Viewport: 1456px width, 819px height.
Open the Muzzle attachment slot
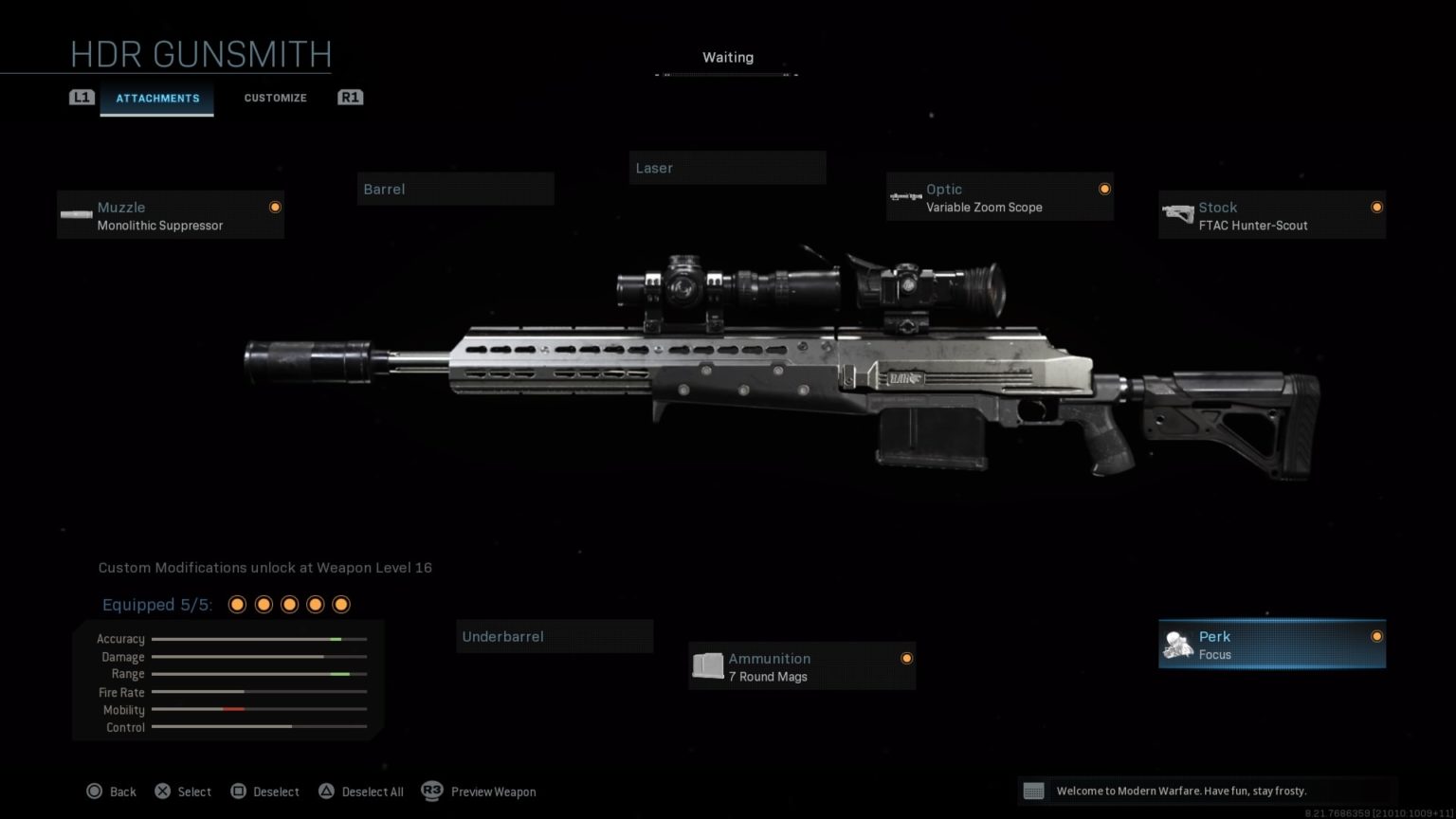click(170, 214)
